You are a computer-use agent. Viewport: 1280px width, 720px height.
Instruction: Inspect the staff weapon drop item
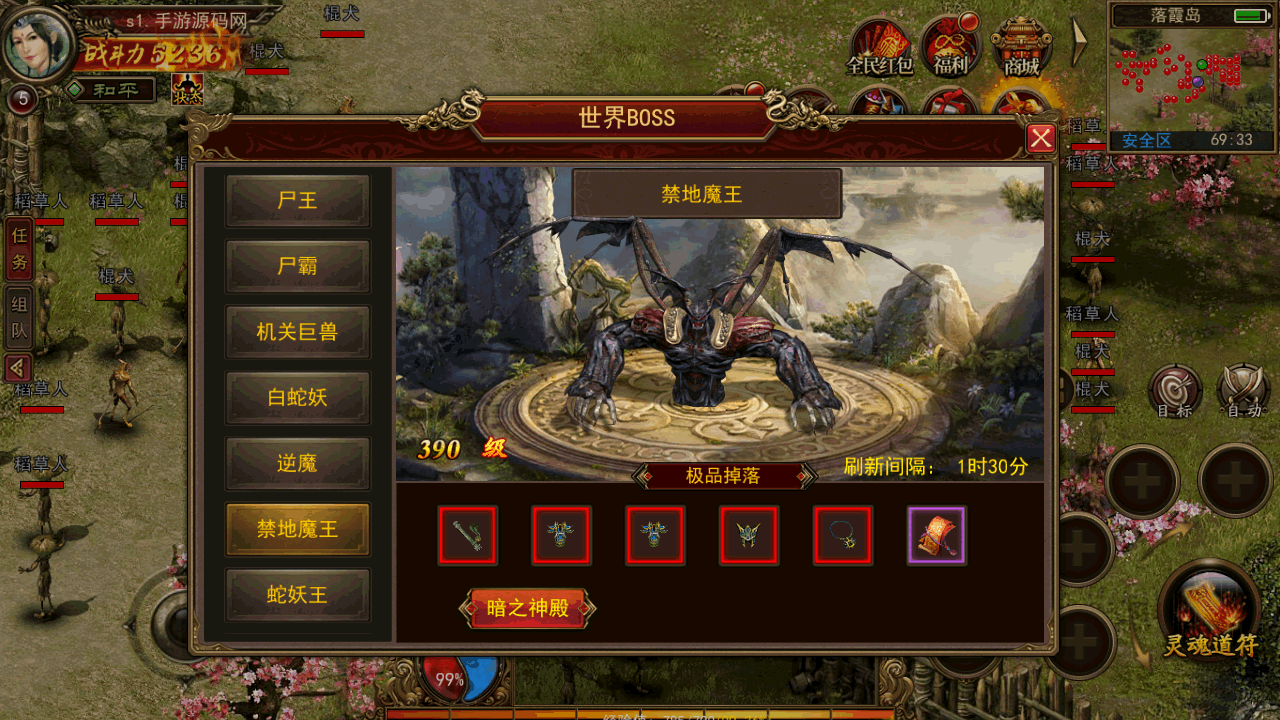point(467,536)
